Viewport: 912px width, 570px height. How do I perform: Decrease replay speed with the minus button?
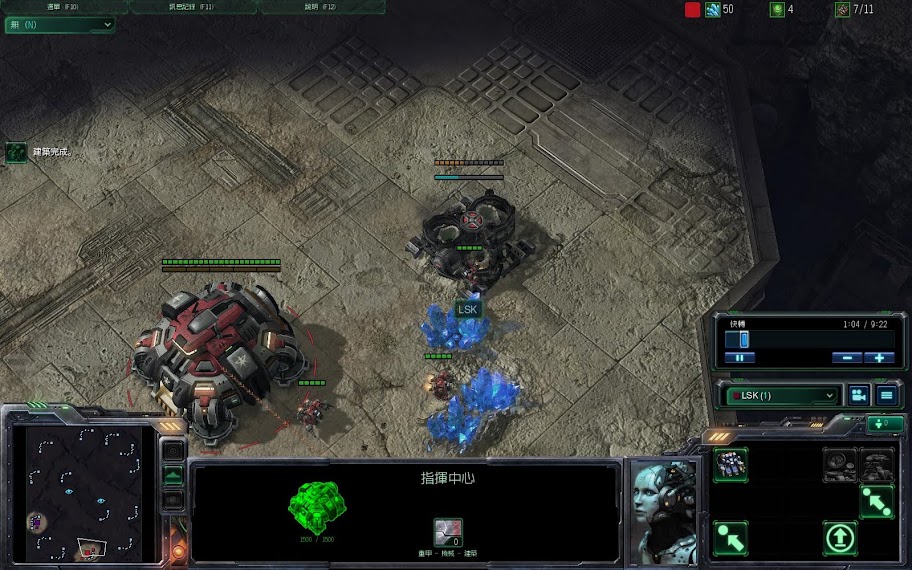[x=847, y=357]
